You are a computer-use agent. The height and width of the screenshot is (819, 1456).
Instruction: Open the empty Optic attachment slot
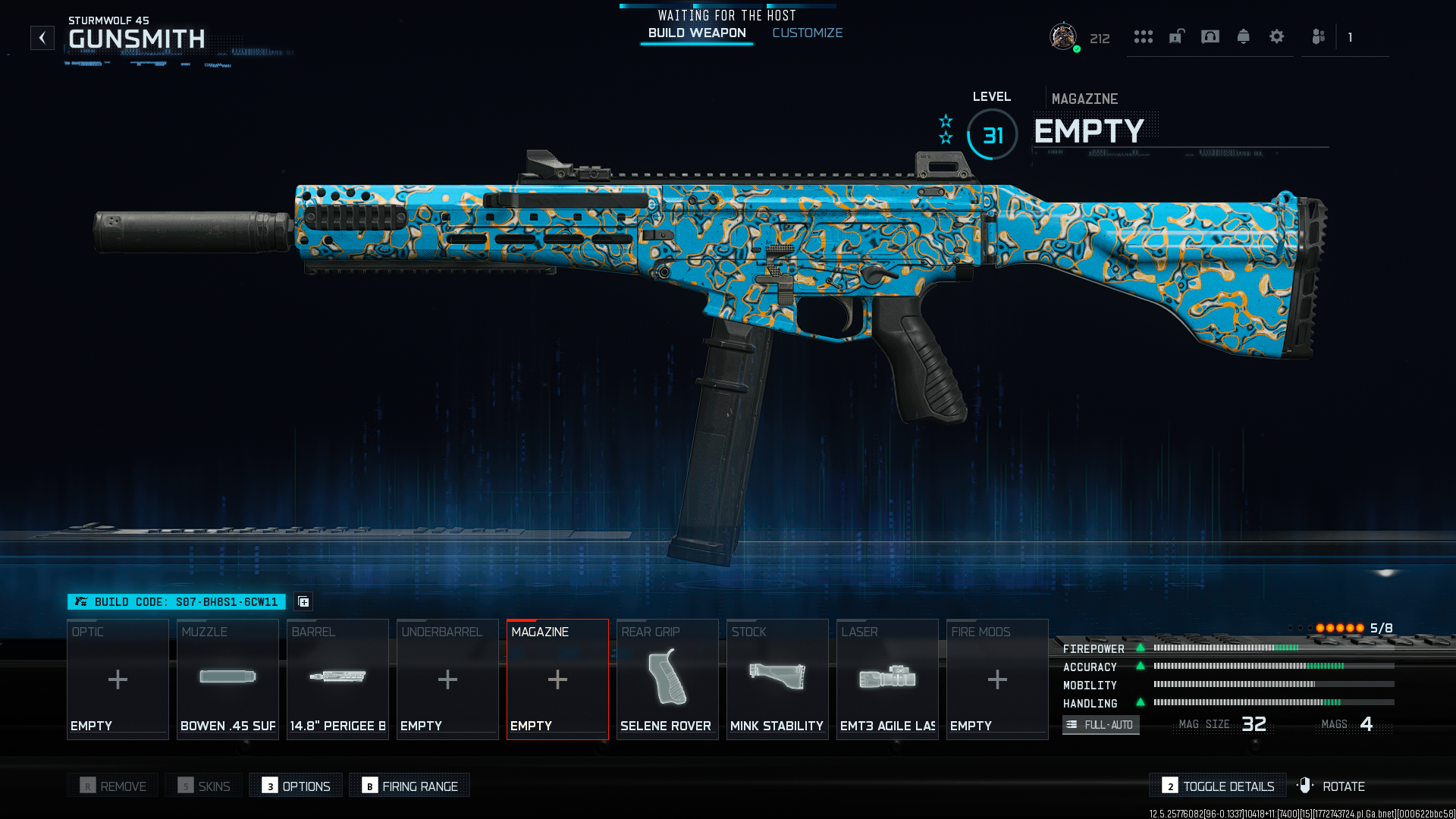(x=118, y=679)
